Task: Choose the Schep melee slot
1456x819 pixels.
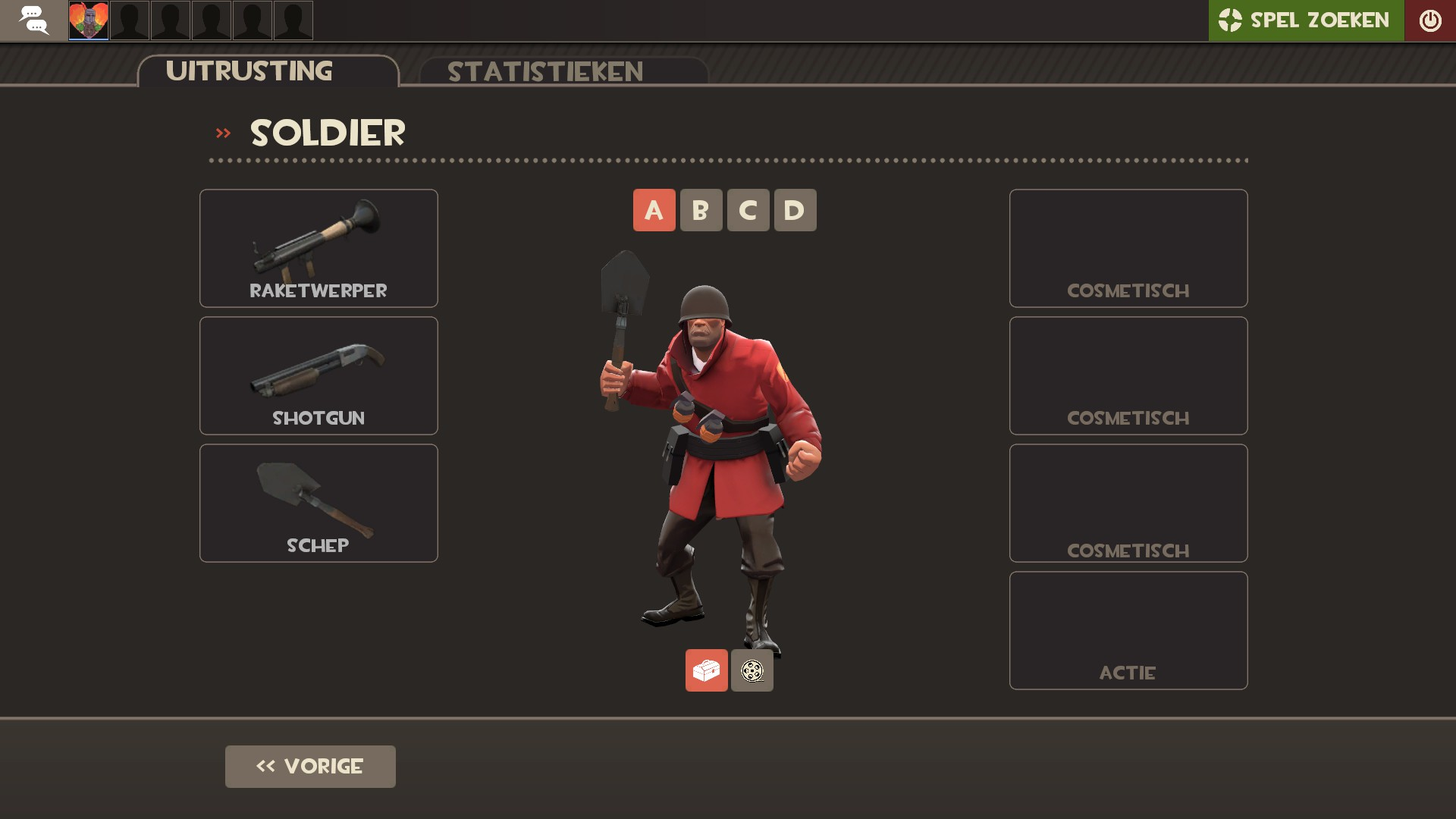Action: (x=318, y=503)
